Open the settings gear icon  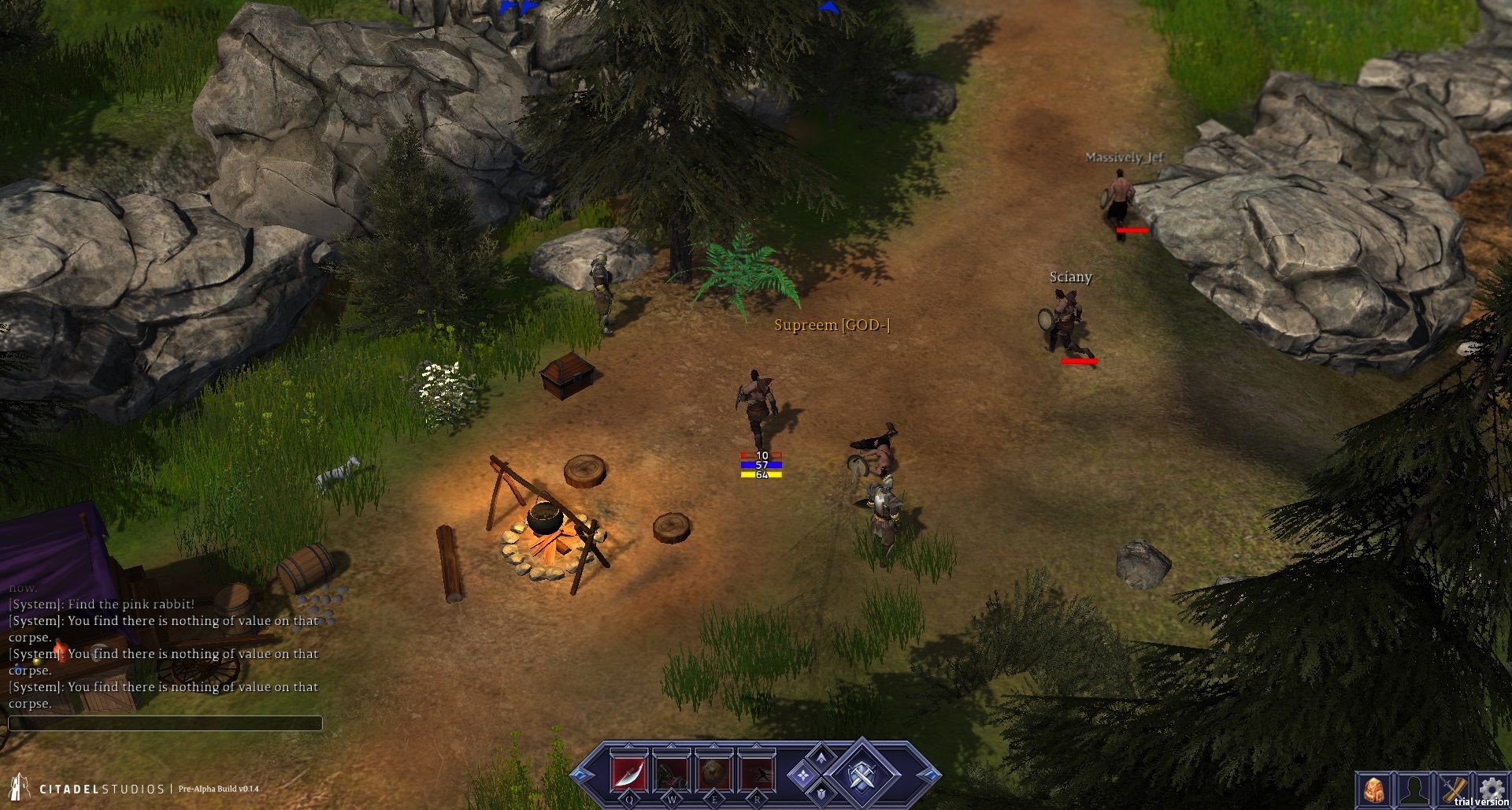click(1491, 786)
